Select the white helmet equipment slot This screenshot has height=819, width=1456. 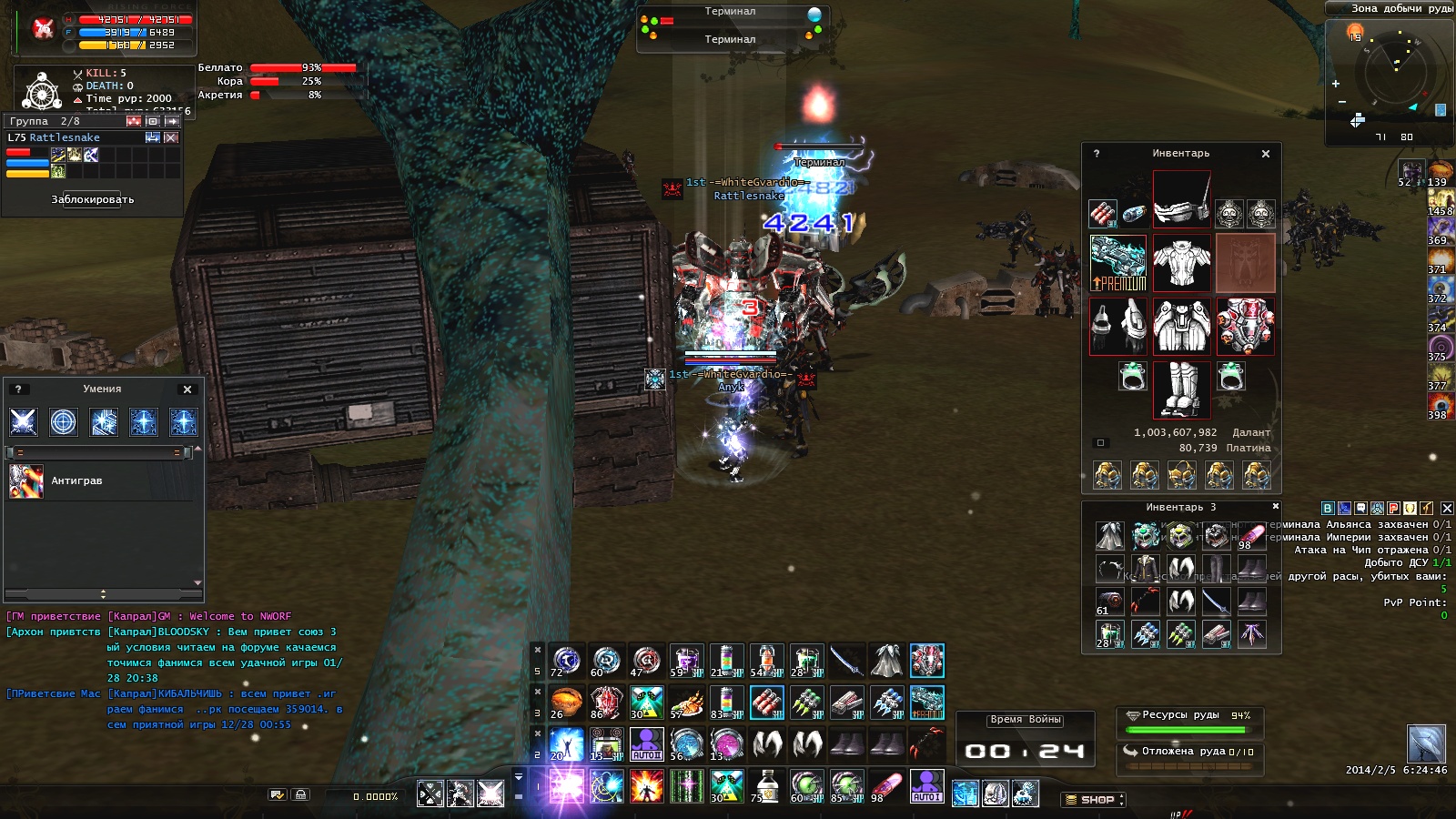pos(1181,199)
